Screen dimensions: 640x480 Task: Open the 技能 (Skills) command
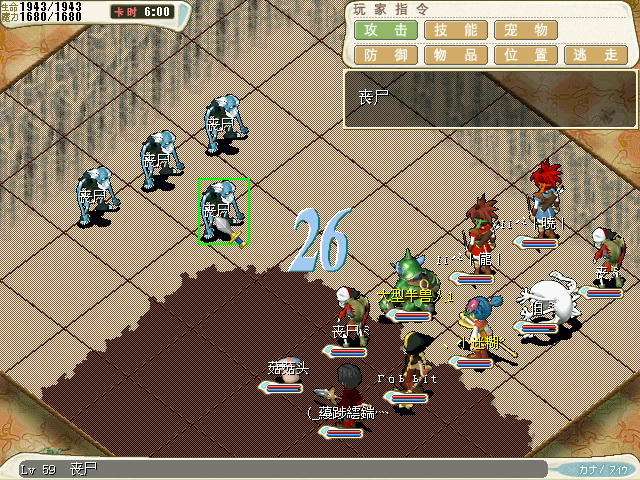click(455, 30)
